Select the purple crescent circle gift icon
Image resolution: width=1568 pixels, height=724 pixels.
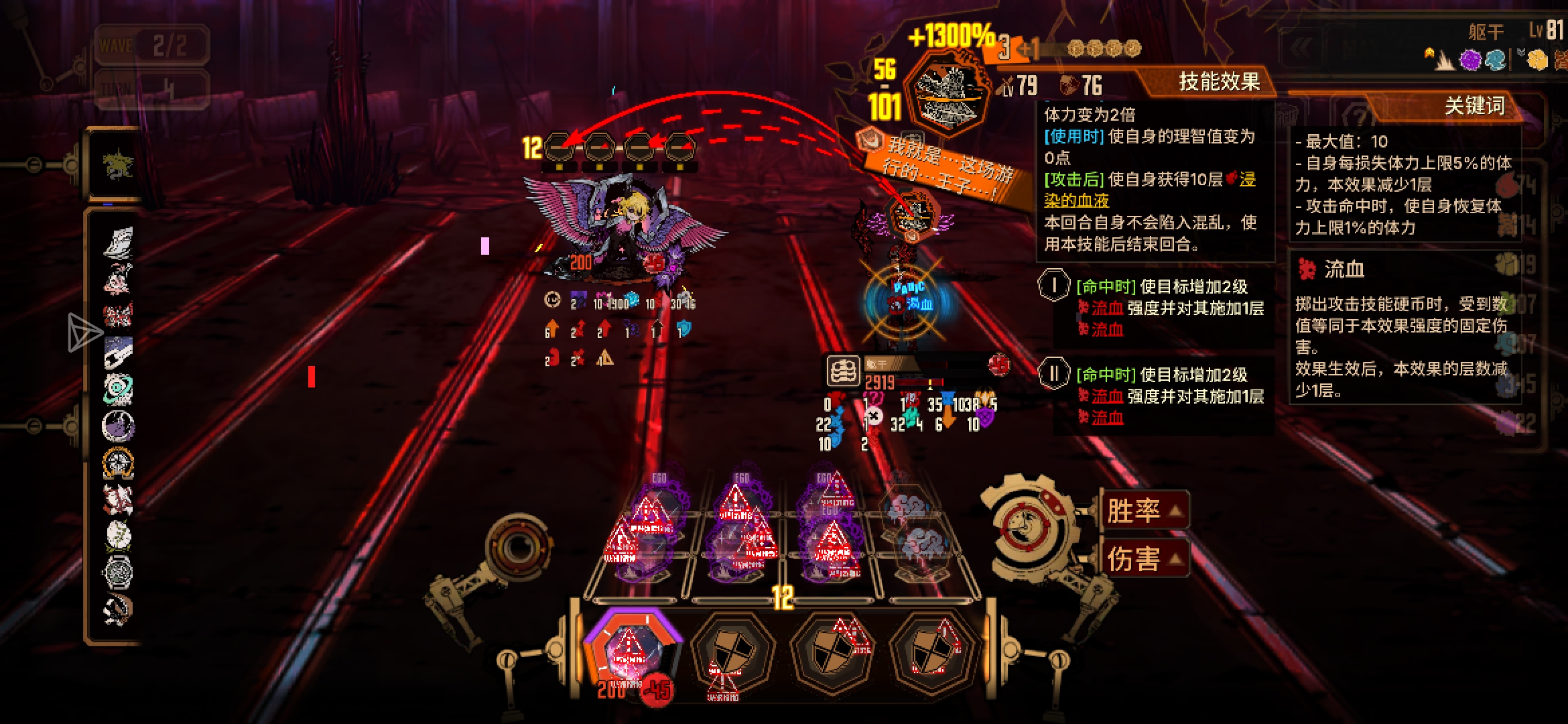point(118,426)
